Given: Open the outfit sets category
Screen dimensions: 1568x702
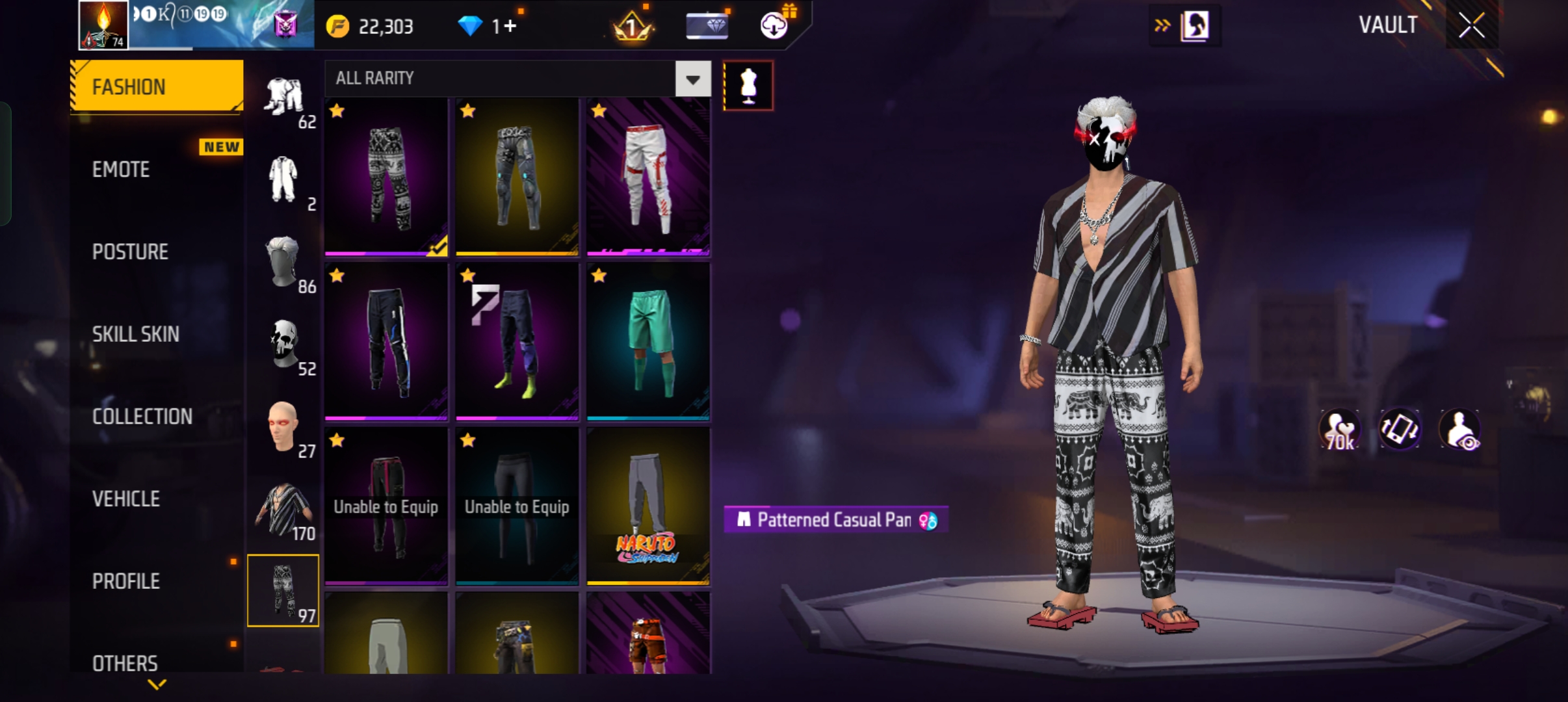Looking at the screenshot, I should point(283,99).
